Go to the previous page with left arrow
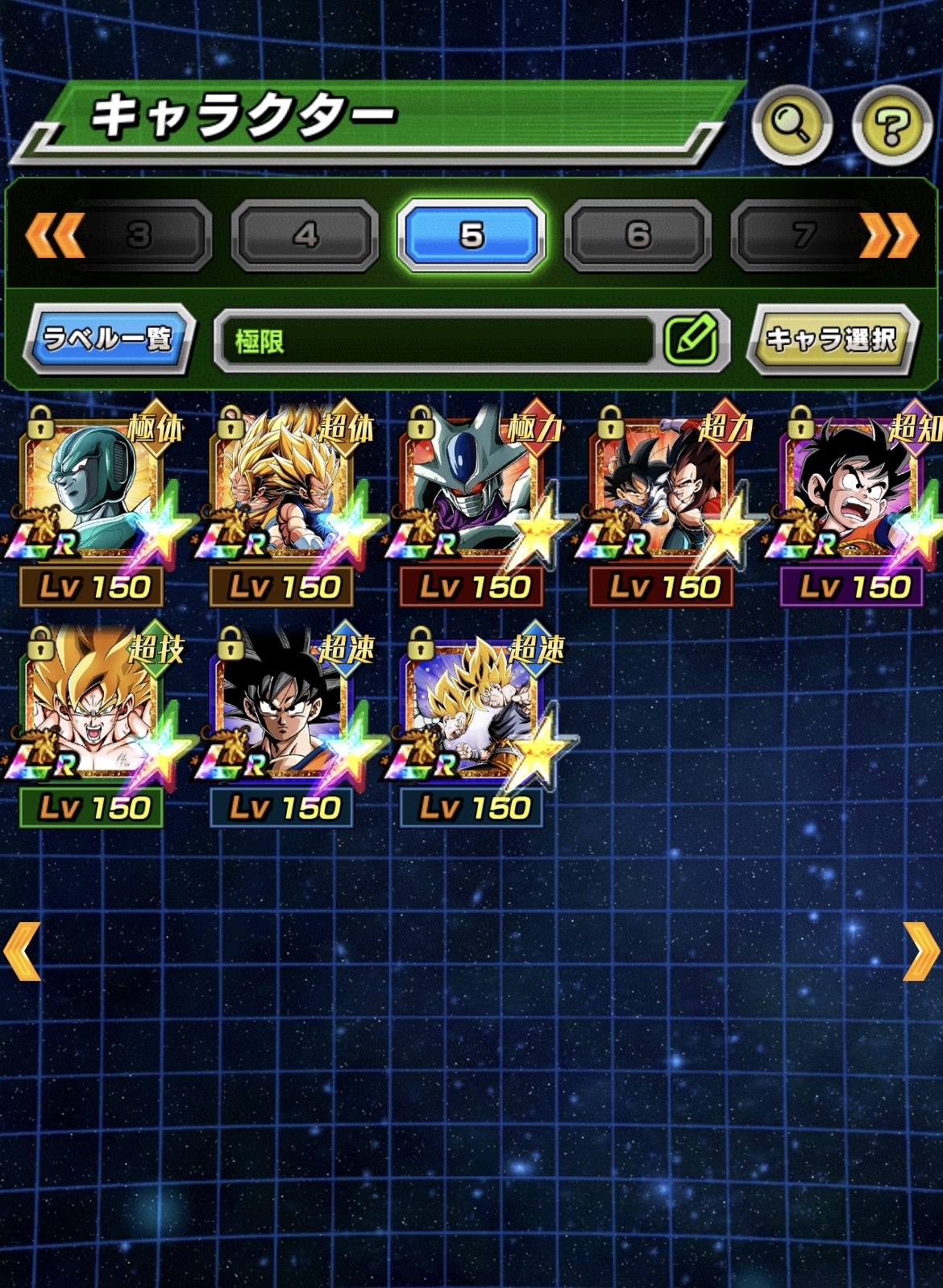 (x=23, y=951)
